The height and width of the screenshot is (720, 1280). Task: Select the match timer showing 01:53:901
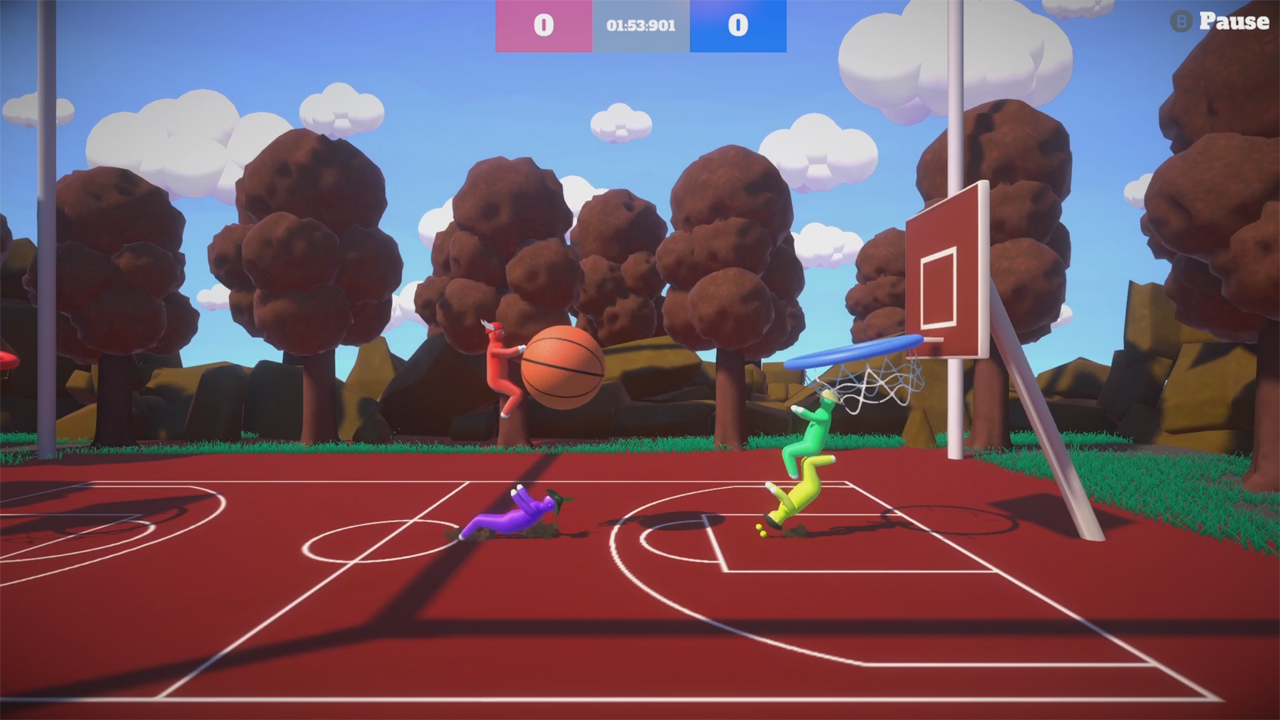coord(640,26)
